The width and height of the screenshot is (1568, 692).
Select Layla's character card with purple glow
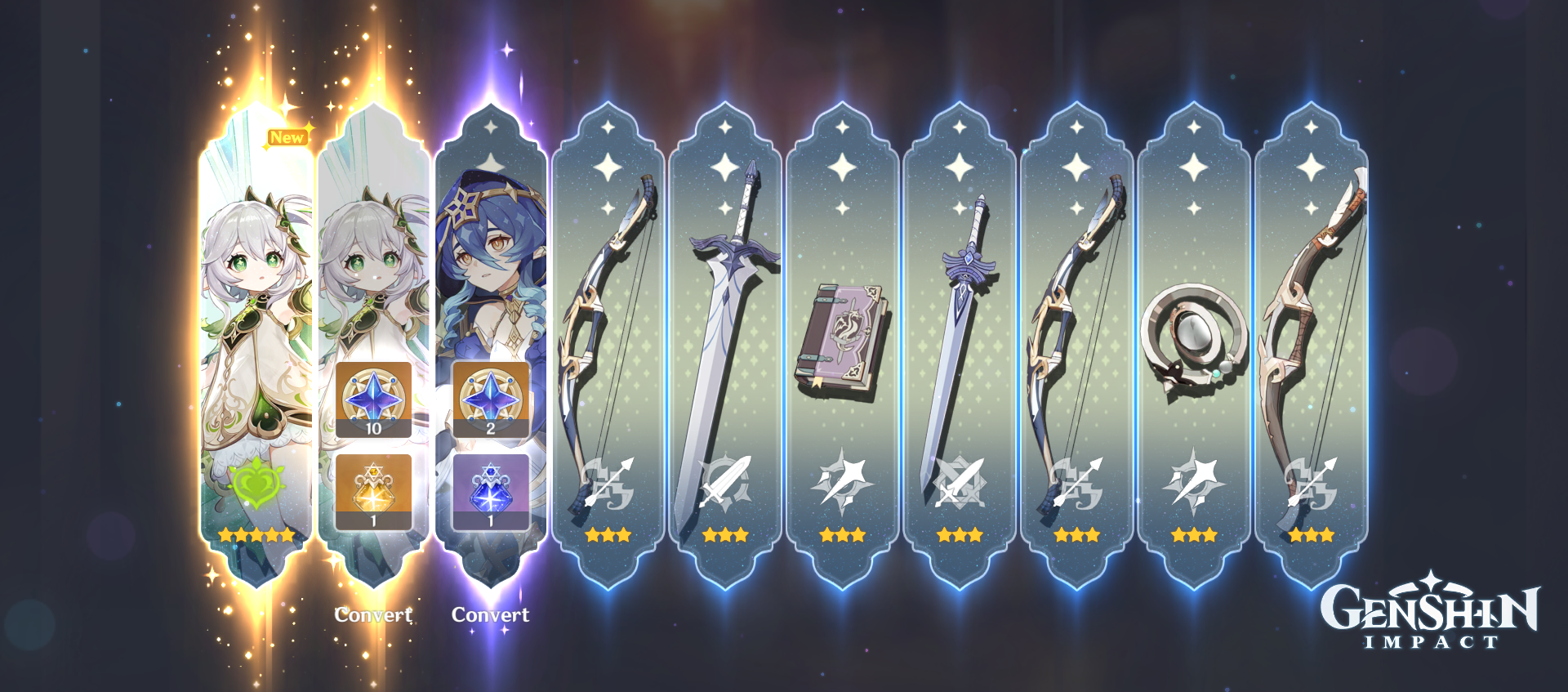coord(491,245)
